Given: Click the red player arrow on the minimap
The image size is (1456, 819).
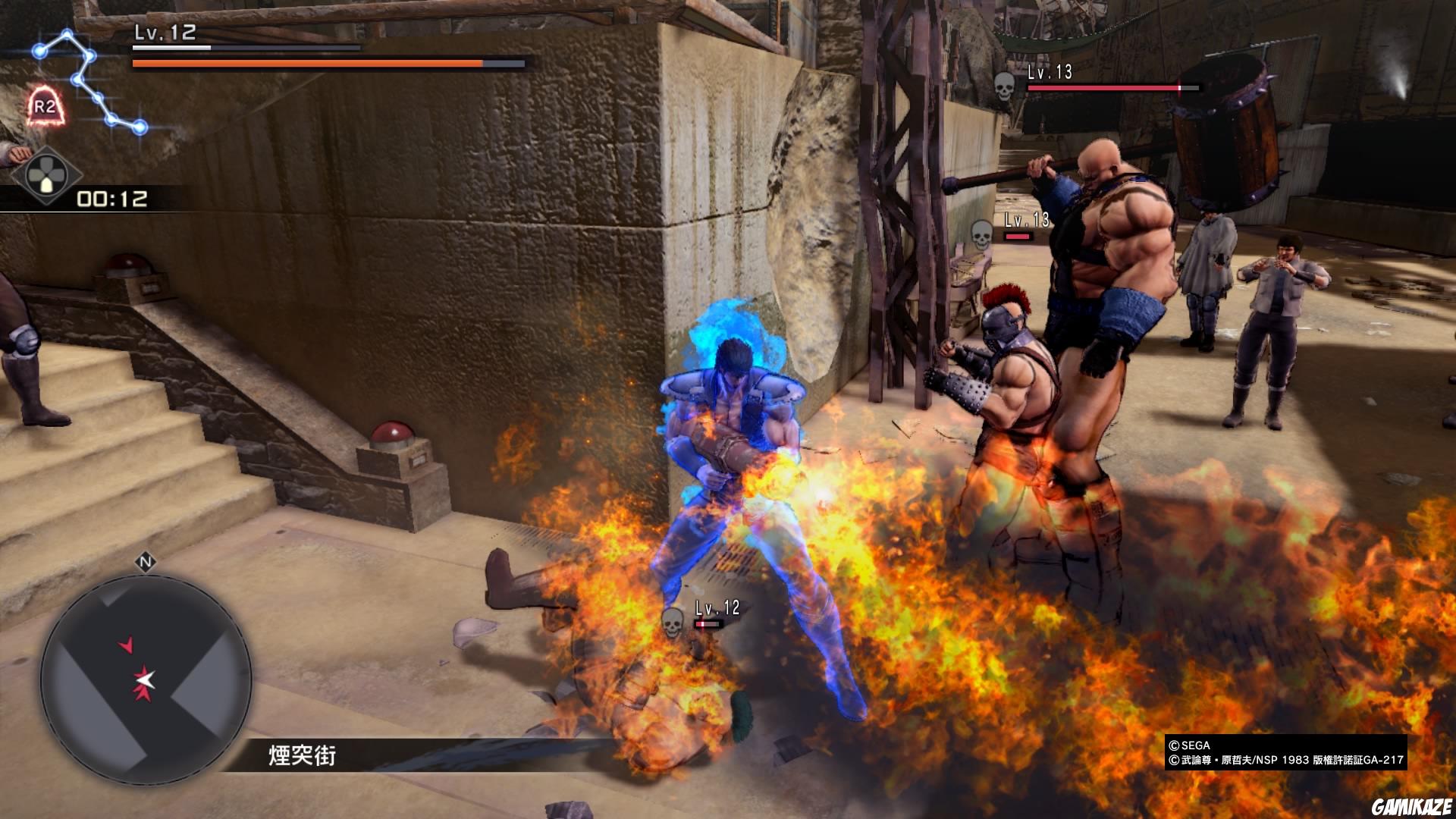Looking at the screenshot, I should point(127,644).
